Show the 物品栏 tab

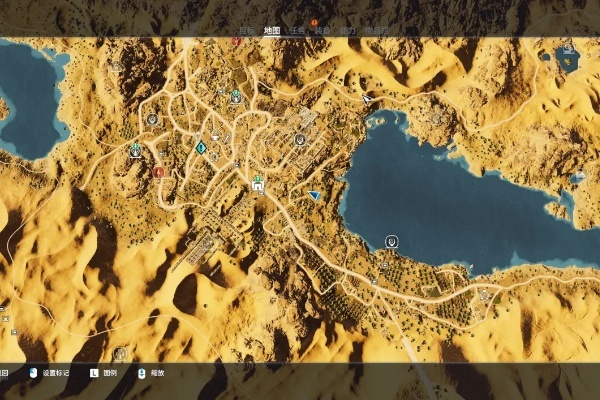376,30
